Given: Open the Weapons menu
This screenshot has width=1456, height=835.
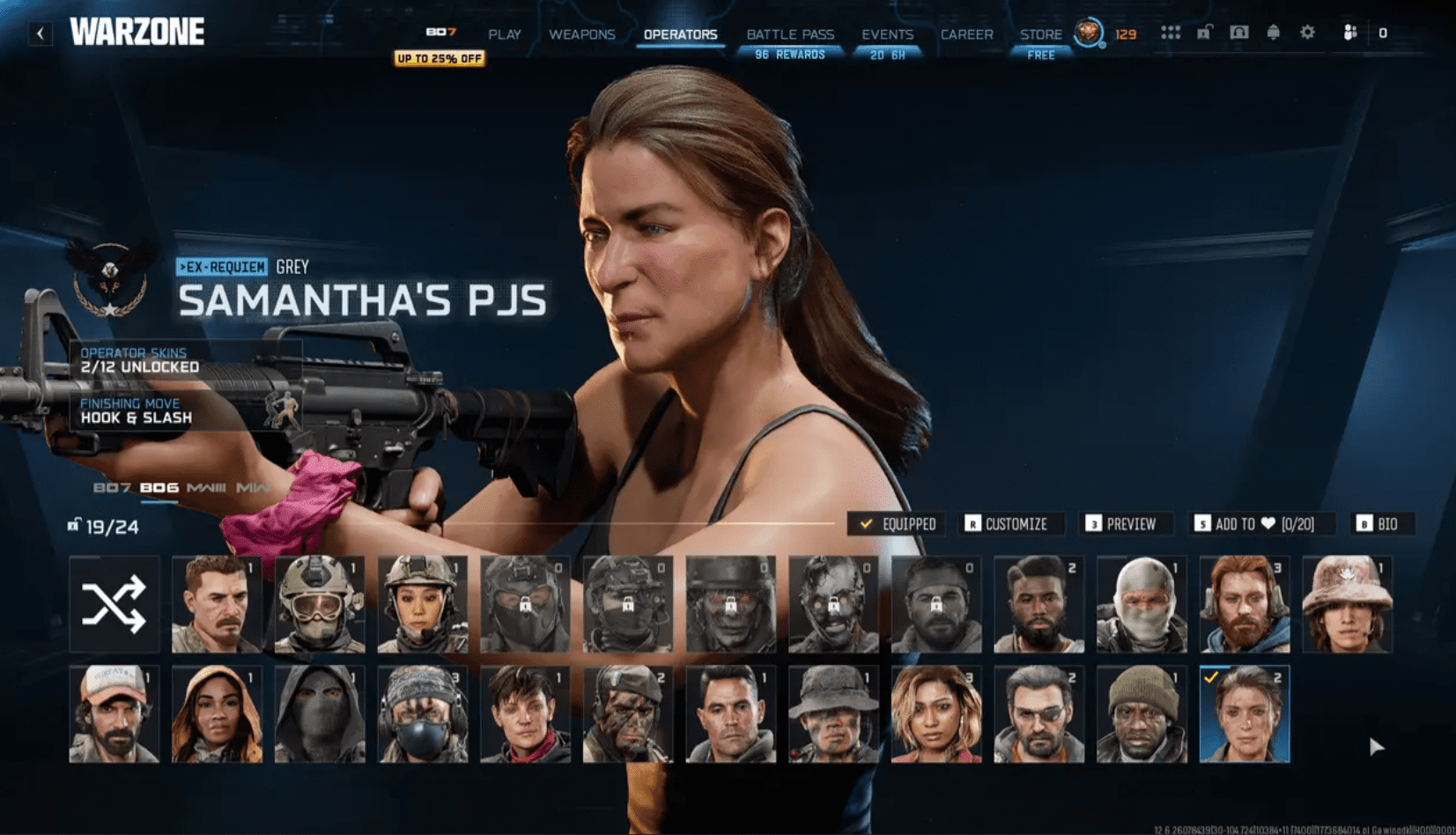Looking at the screenshot, I should (581, 33).
